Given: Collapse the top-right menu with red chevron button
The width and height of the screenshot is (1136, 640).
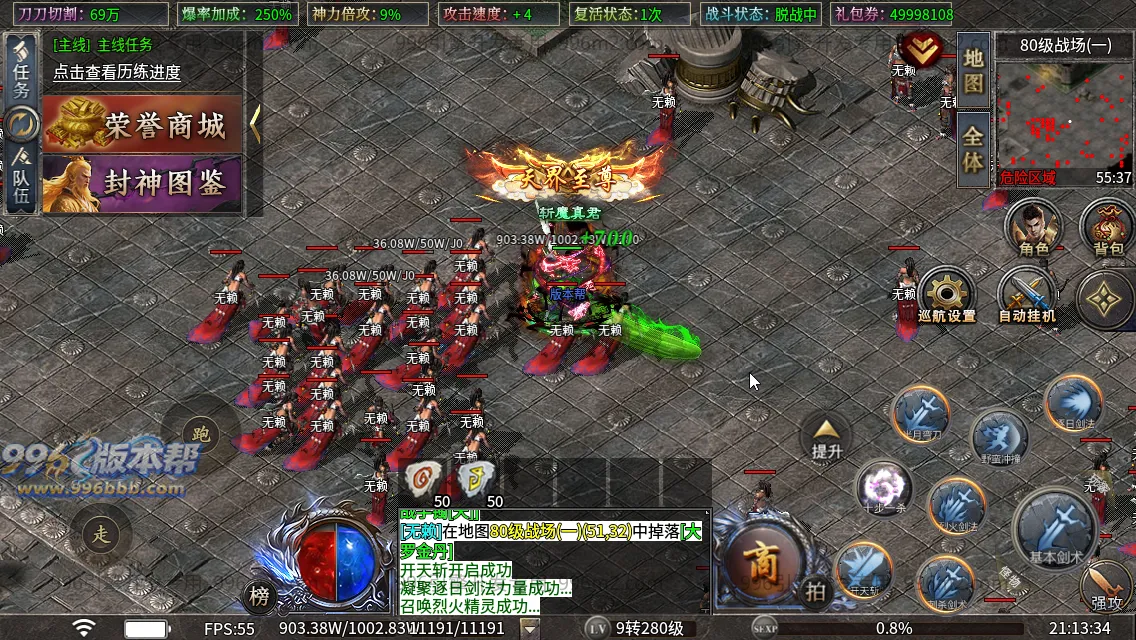Looking at the screenshot, I should pos(922,49).
